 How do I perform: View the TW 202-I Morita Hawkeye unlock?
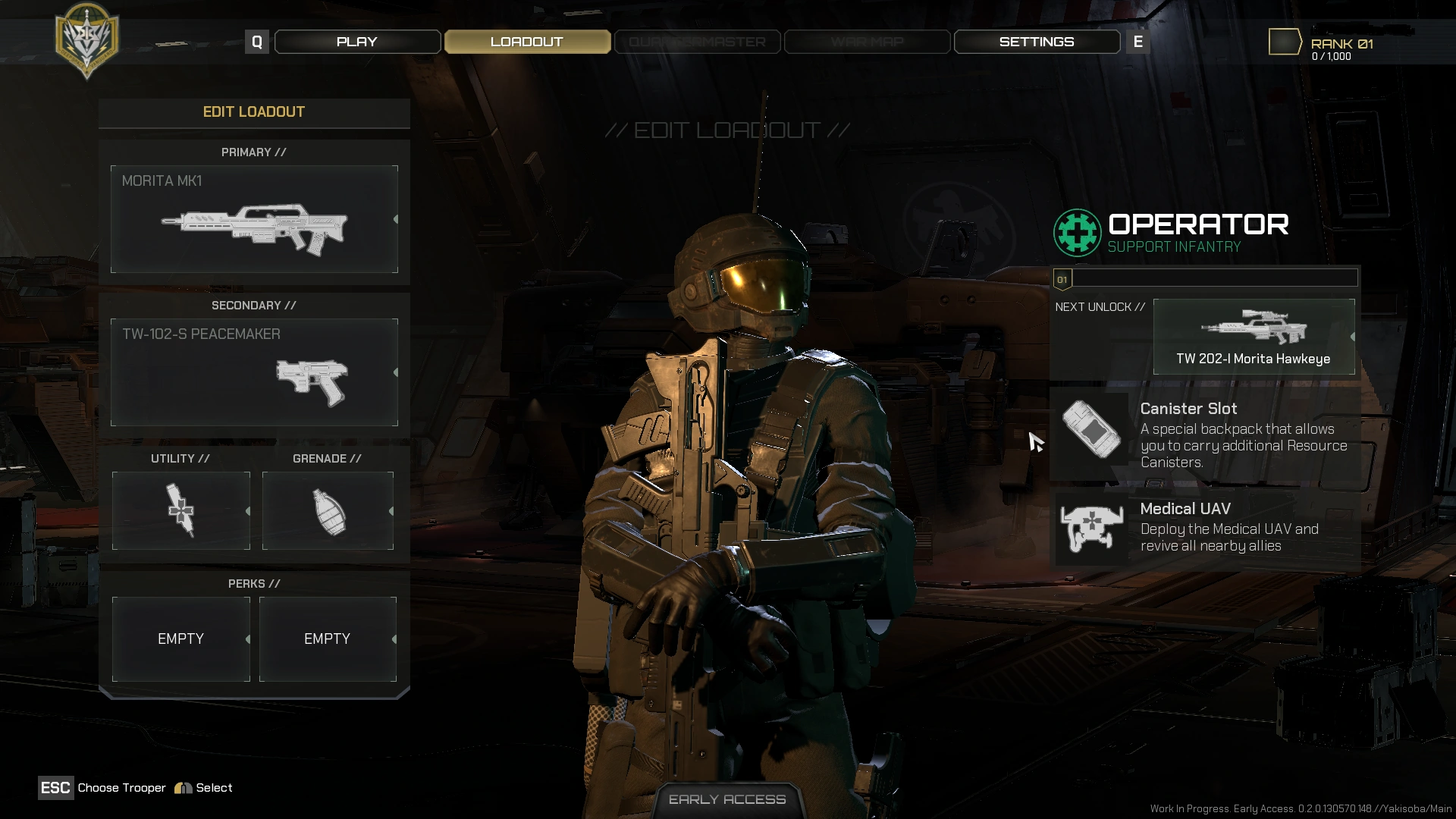(x=1254, y=337)
